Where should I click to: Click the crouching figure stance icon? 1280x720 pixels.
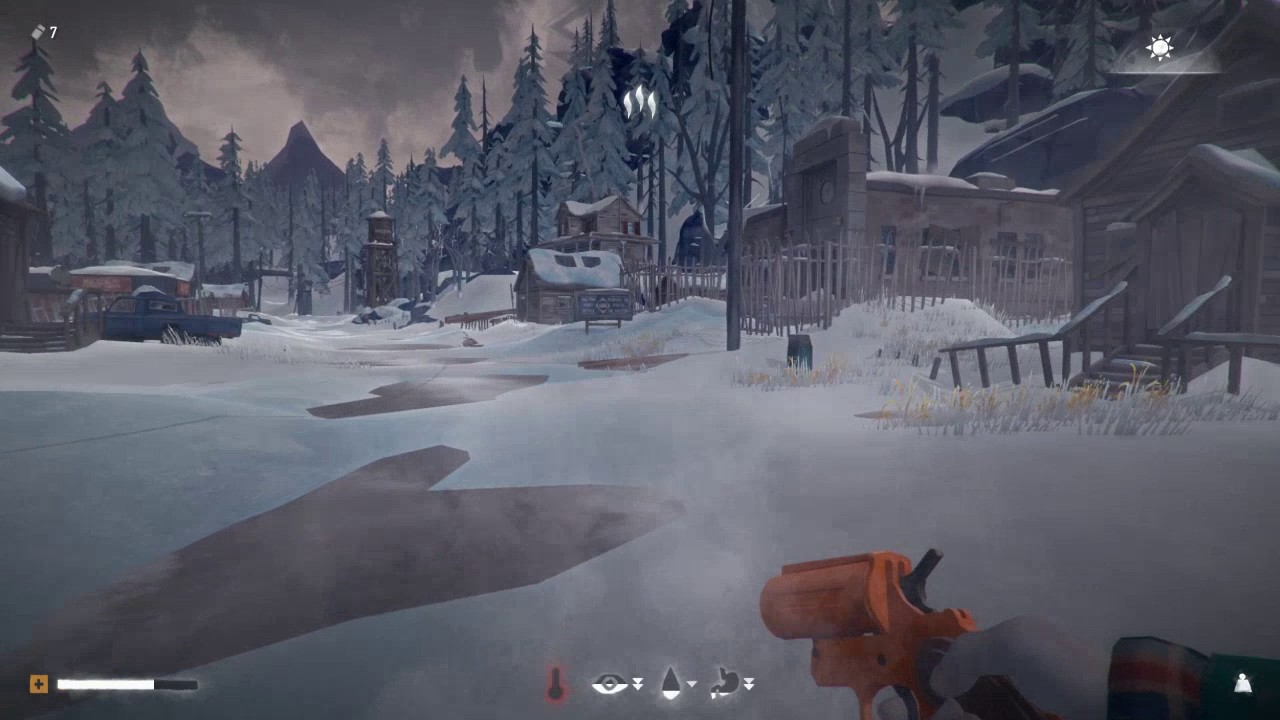(x=1242, y=684)
